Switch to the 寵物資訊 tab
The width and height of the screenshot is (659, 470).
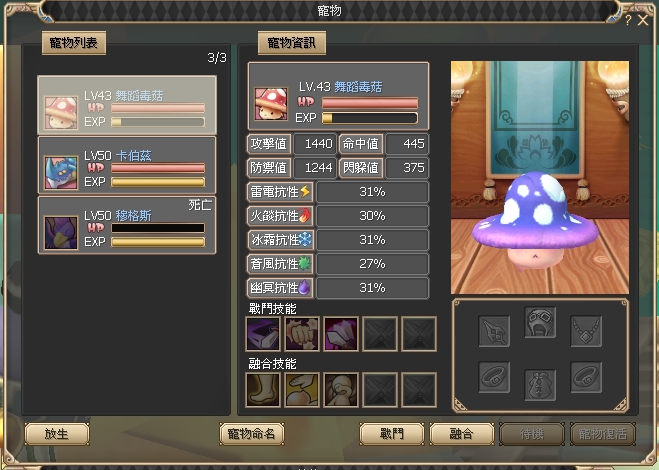point(291,43)
